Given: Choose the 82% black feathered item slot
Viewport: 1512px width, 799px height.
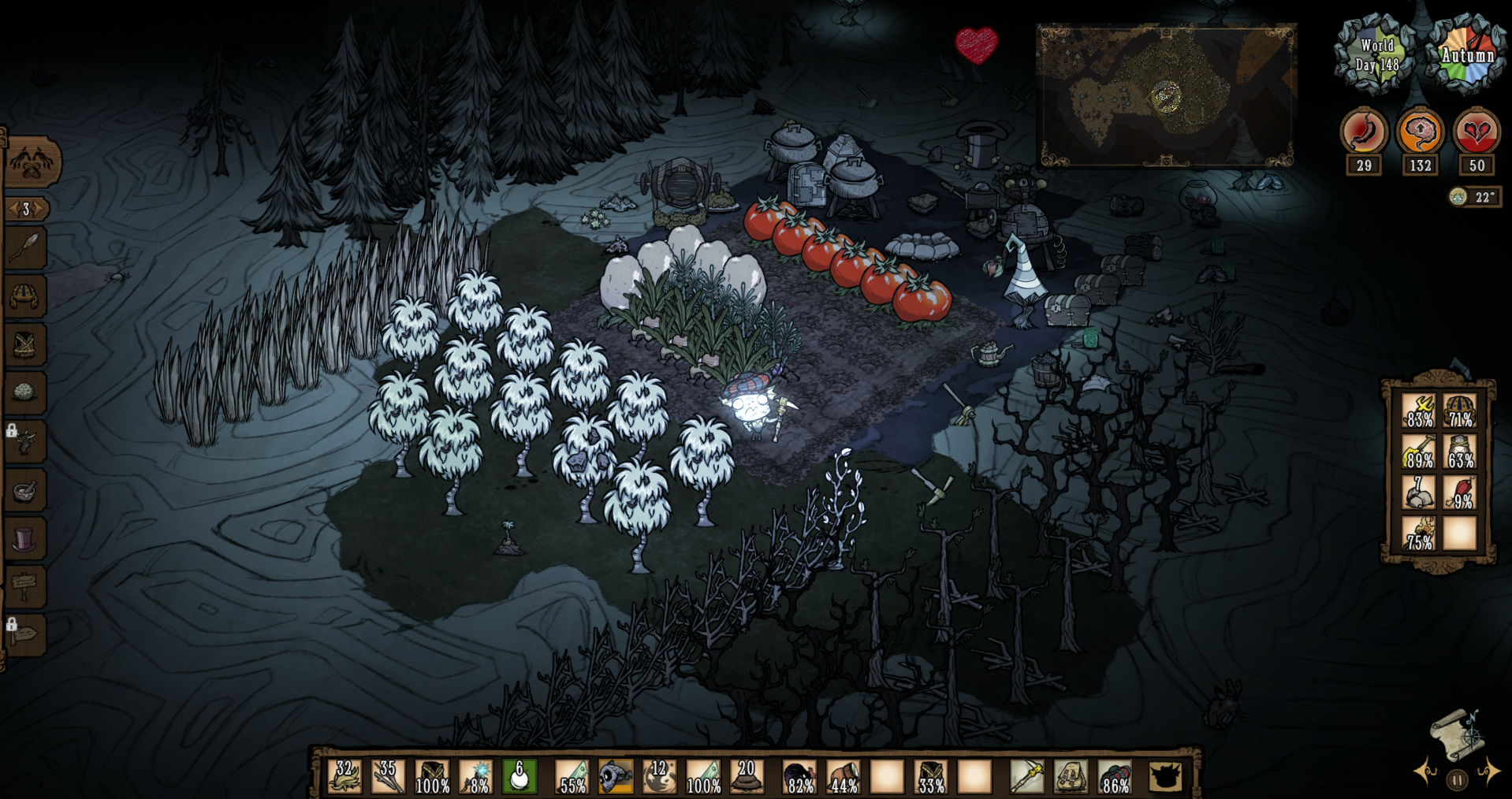Looking at the screenshot, I should (799, 776).
